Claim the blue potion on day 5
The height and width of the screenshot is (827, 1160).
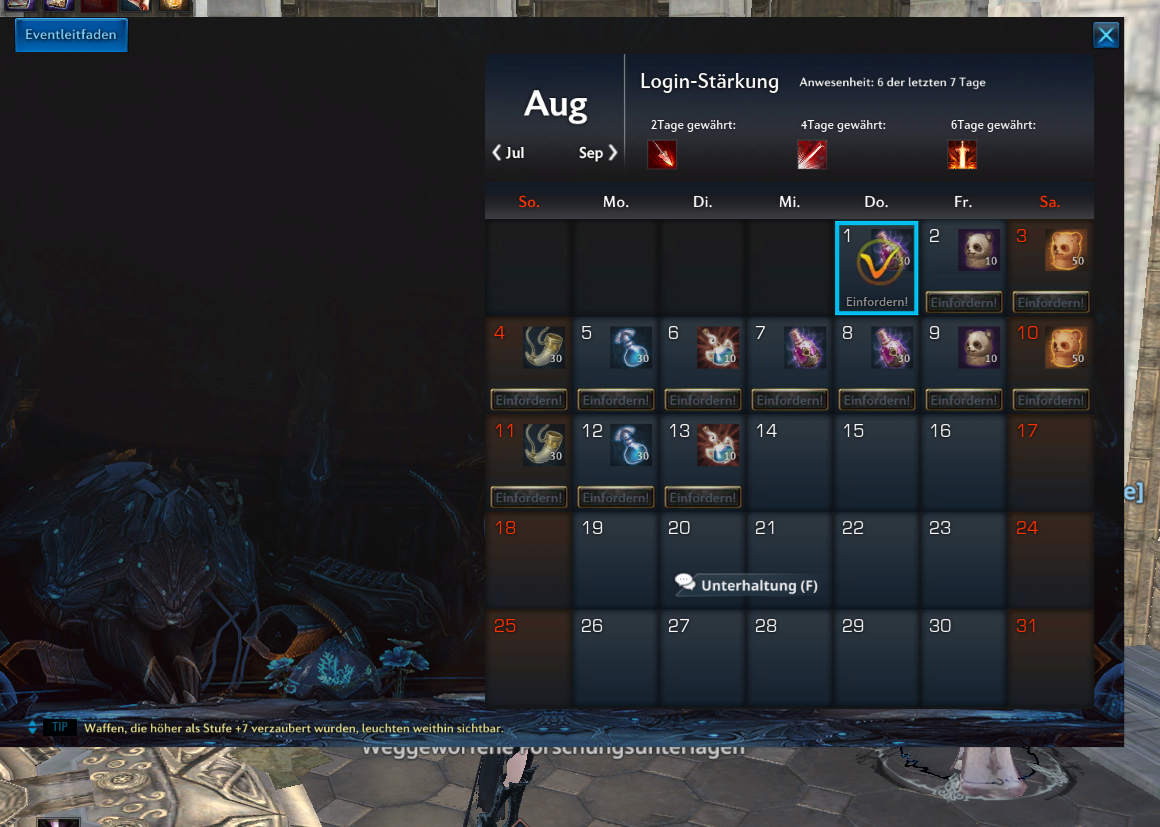[x=616, y=400]
